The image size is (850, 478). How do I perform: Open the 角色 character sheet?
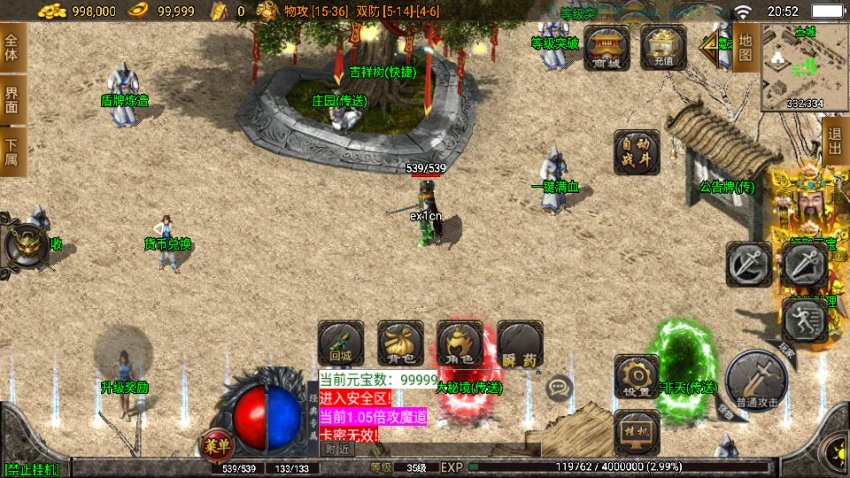(460, 343)
